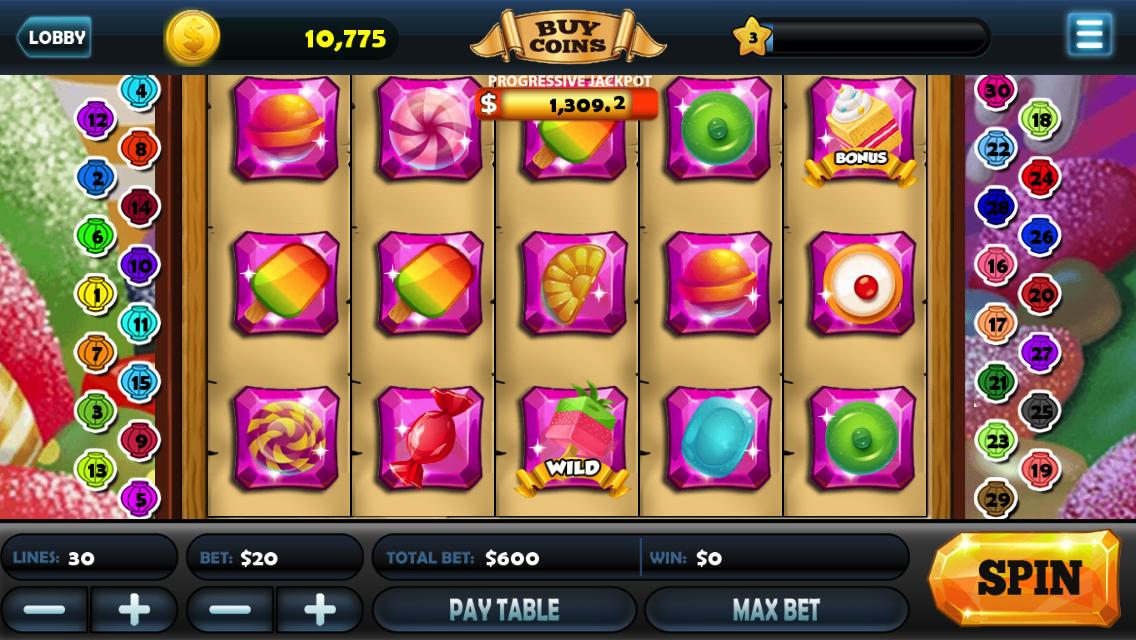Open the hamburger menu
The width and height of the screenshot is (1136, 640).
pos(1089,35)
